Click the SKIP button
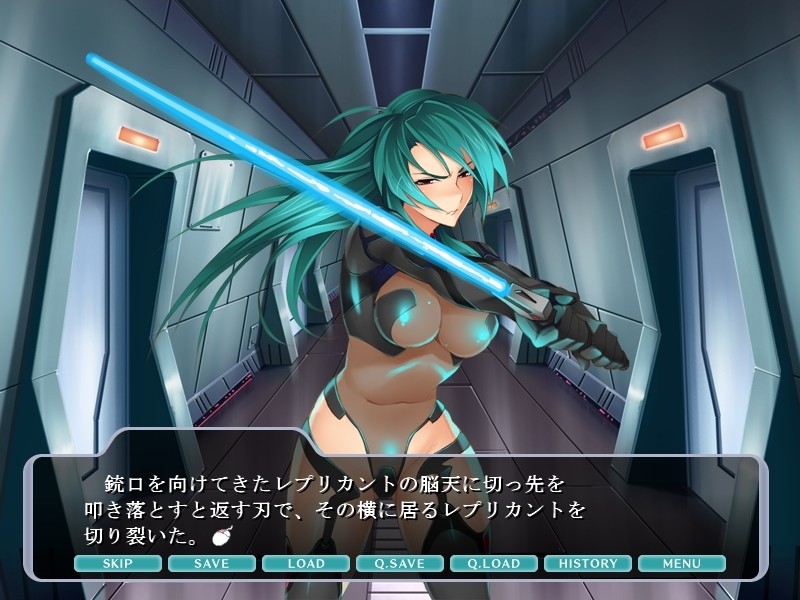 (118, 563)
